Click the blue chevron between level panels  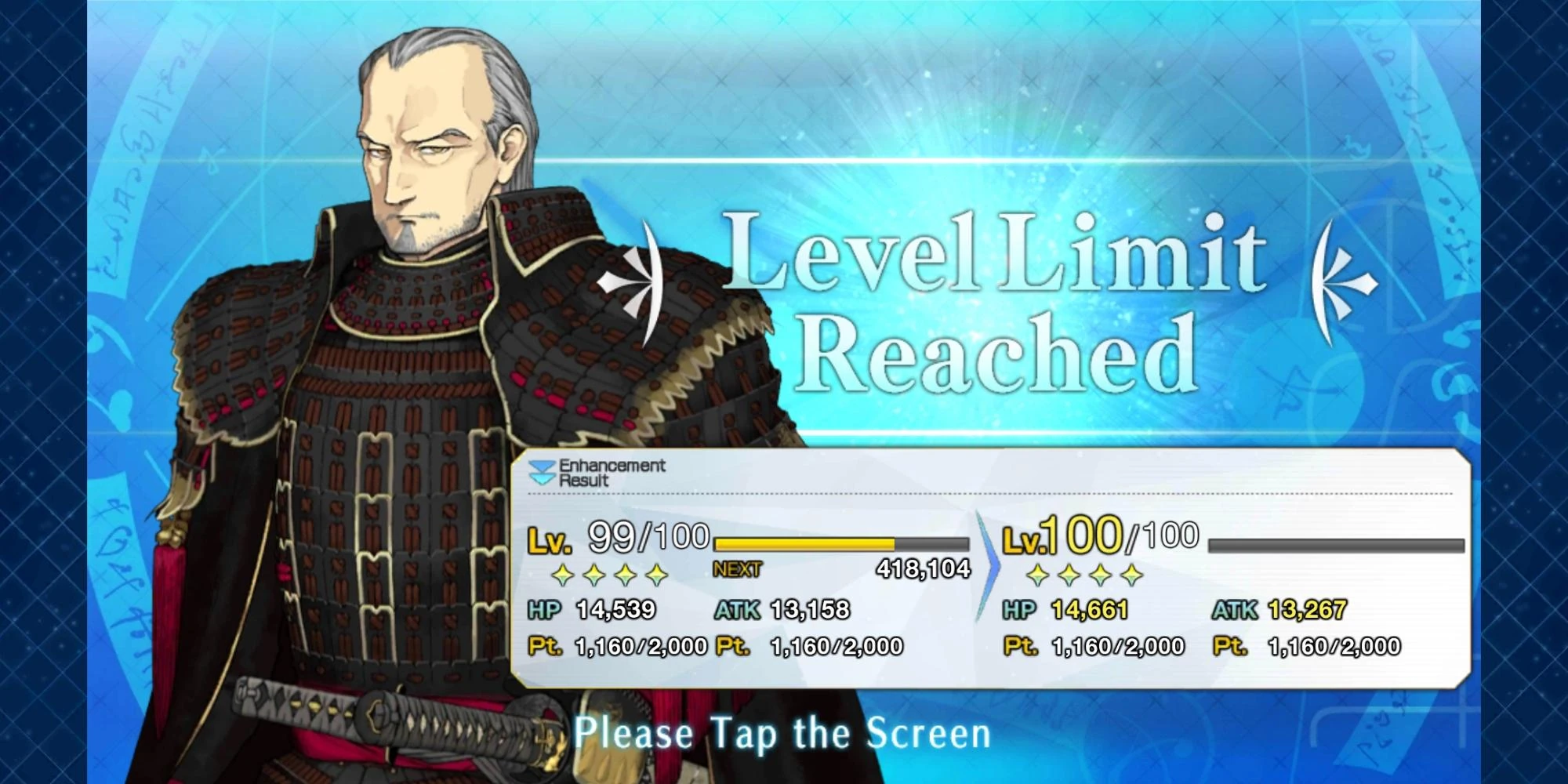coord(987,561)
